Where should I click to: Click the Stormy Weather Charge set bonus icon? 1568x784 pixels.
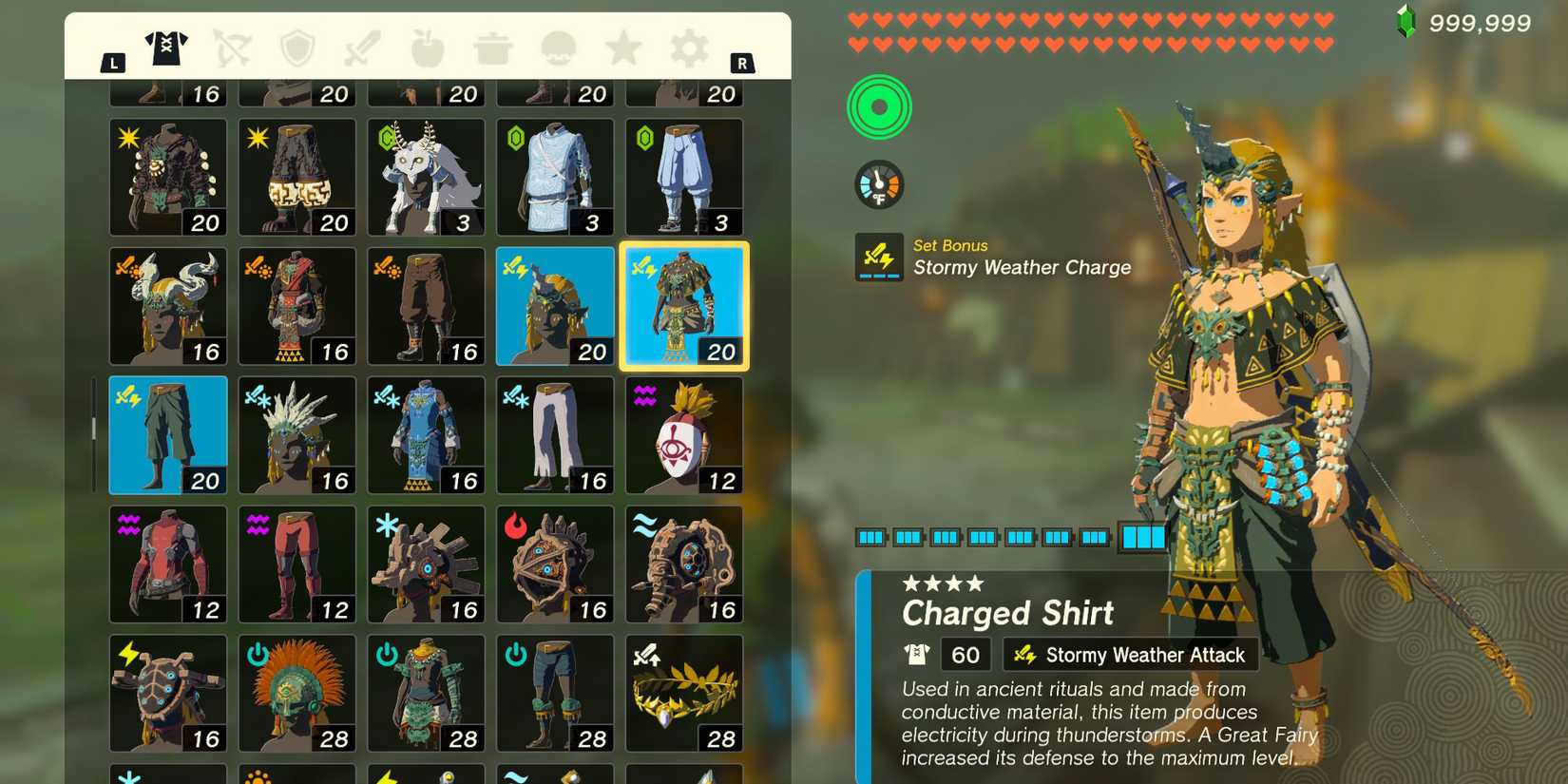pos(878,256)
